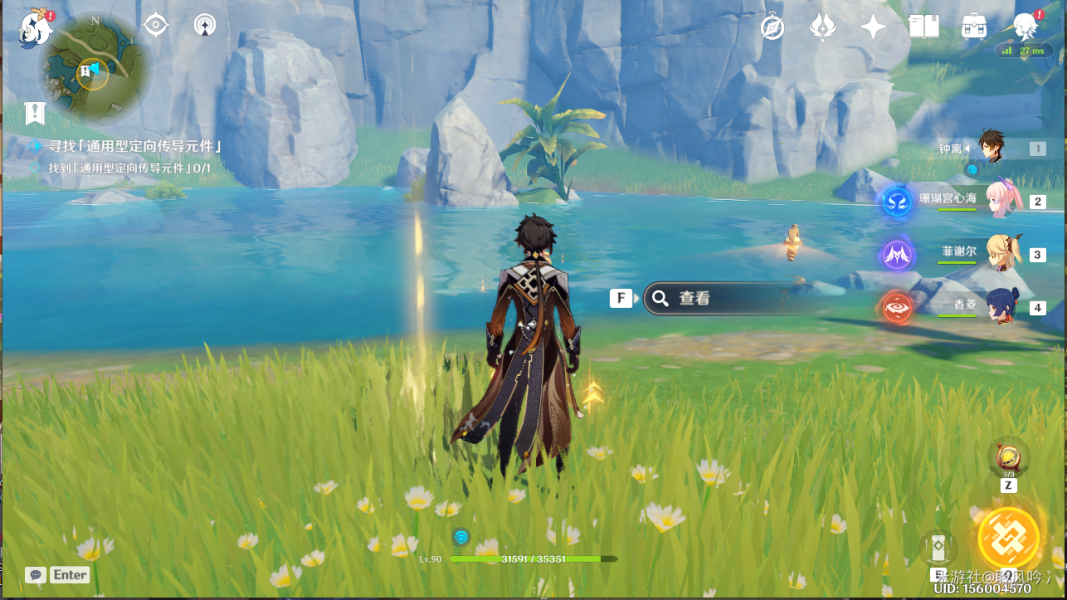Image resolution: width=1067 pixels, height=600 pixels.
Task: Click the eye-shaped icon beside the minimap
Action: tap(156, 25)
